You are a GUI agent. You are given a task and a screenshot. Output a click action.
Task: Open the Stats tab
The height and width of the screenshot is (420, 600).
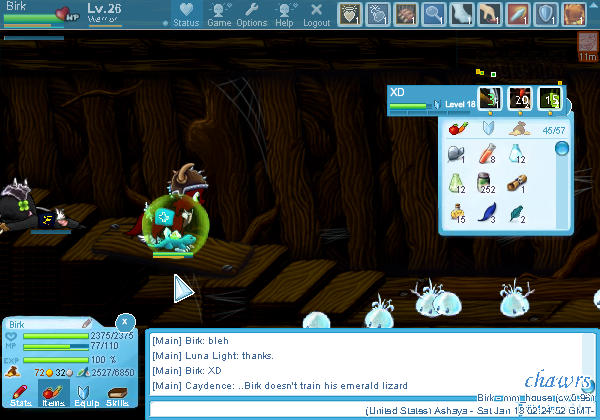click(x=21, y=395)
